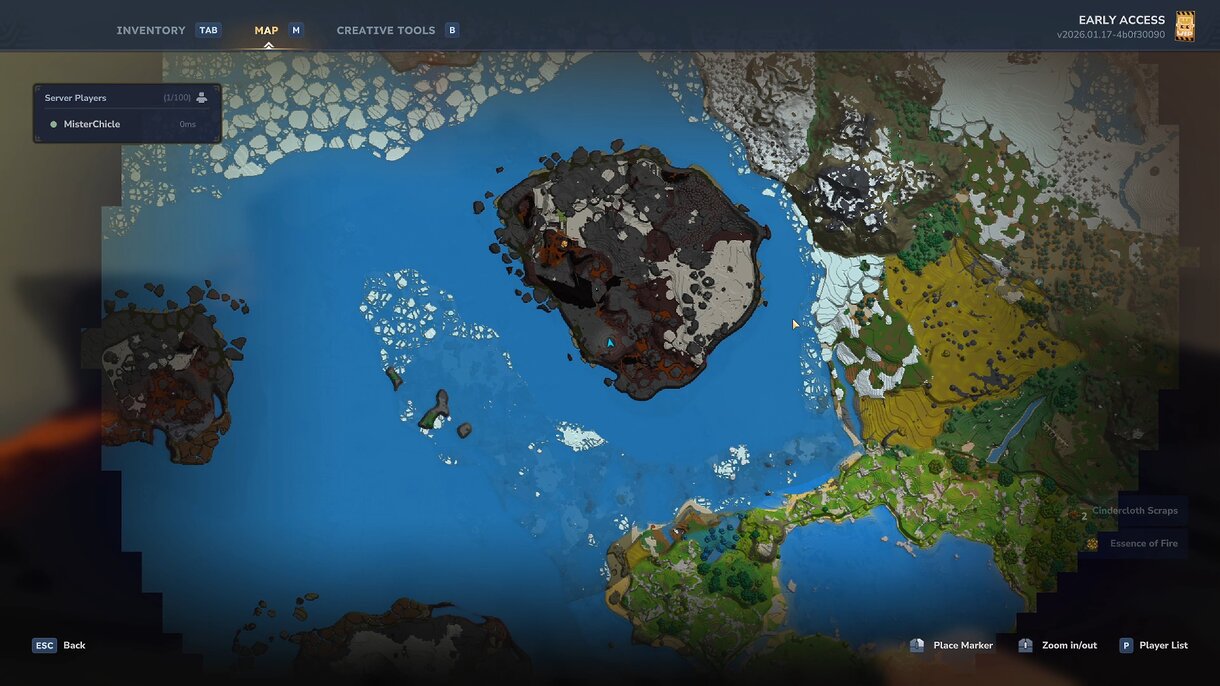Switch to the Inventory tab
The width and height of the screenshot is (1220, 686).
tap(151, 30)
